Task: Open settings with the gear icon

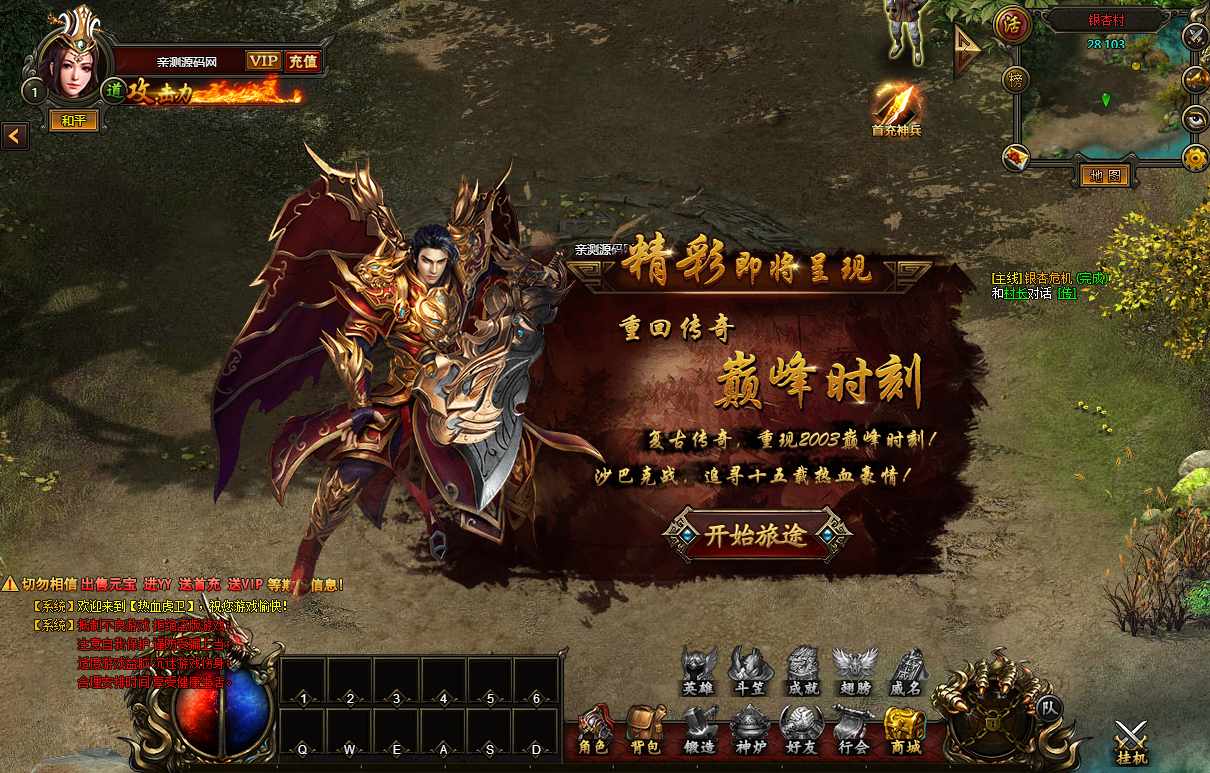Action: [x=1195, y=157]
